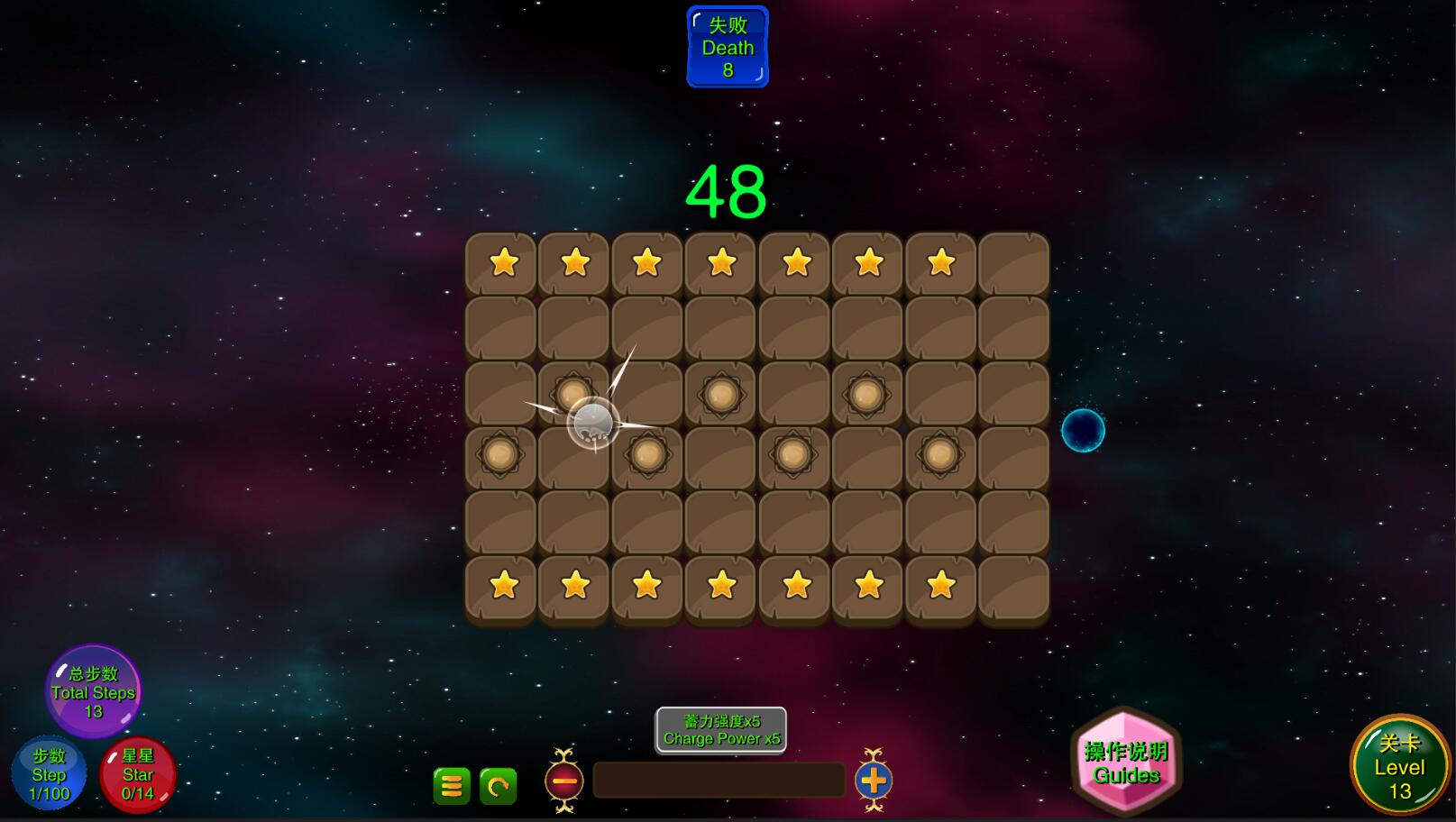This screenshot has height=822, width=1456.
Task: Decrease charge power with the minus button
Action: coord(564,781)
